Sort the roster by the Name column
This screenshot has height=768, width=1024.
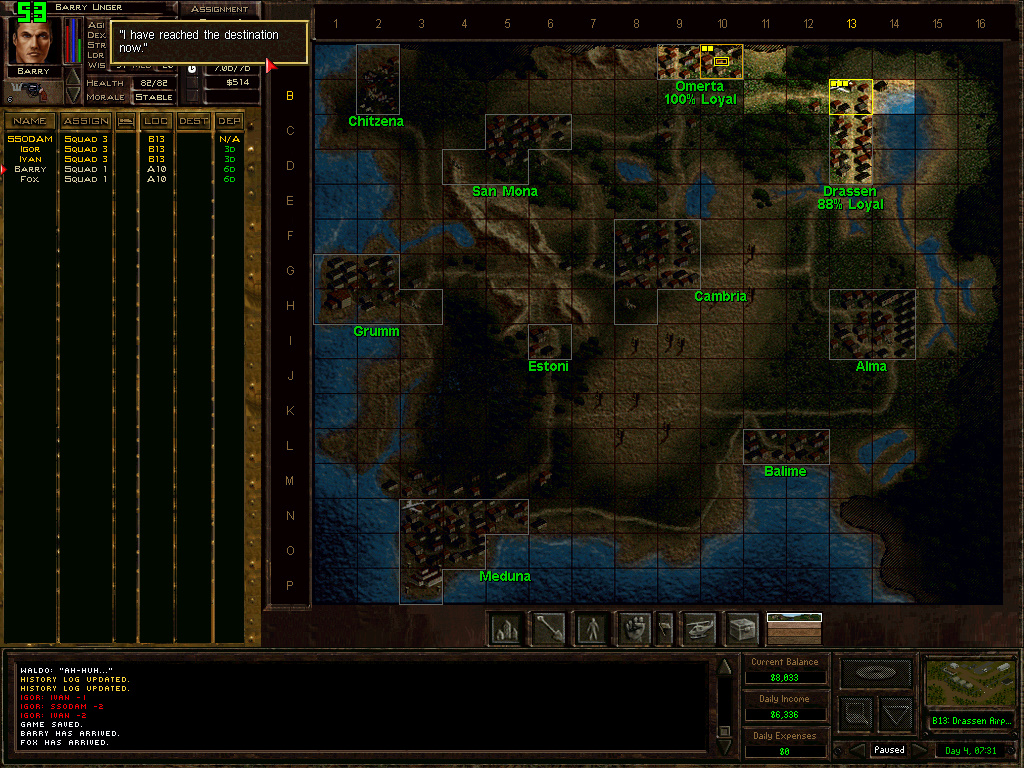point(30,121)
